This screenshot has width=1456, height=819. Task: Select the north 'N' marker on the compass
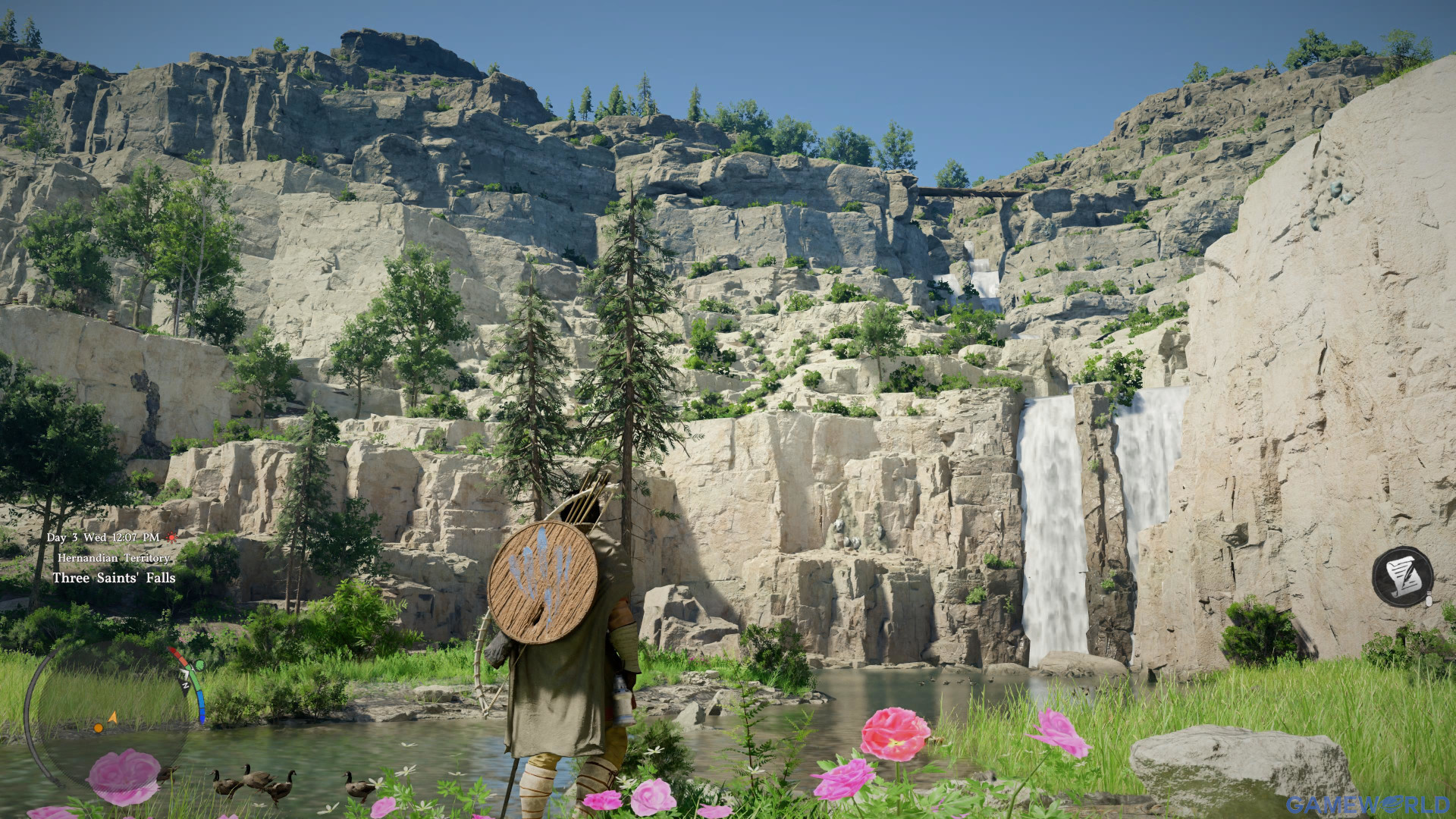[x=186, y=686]
